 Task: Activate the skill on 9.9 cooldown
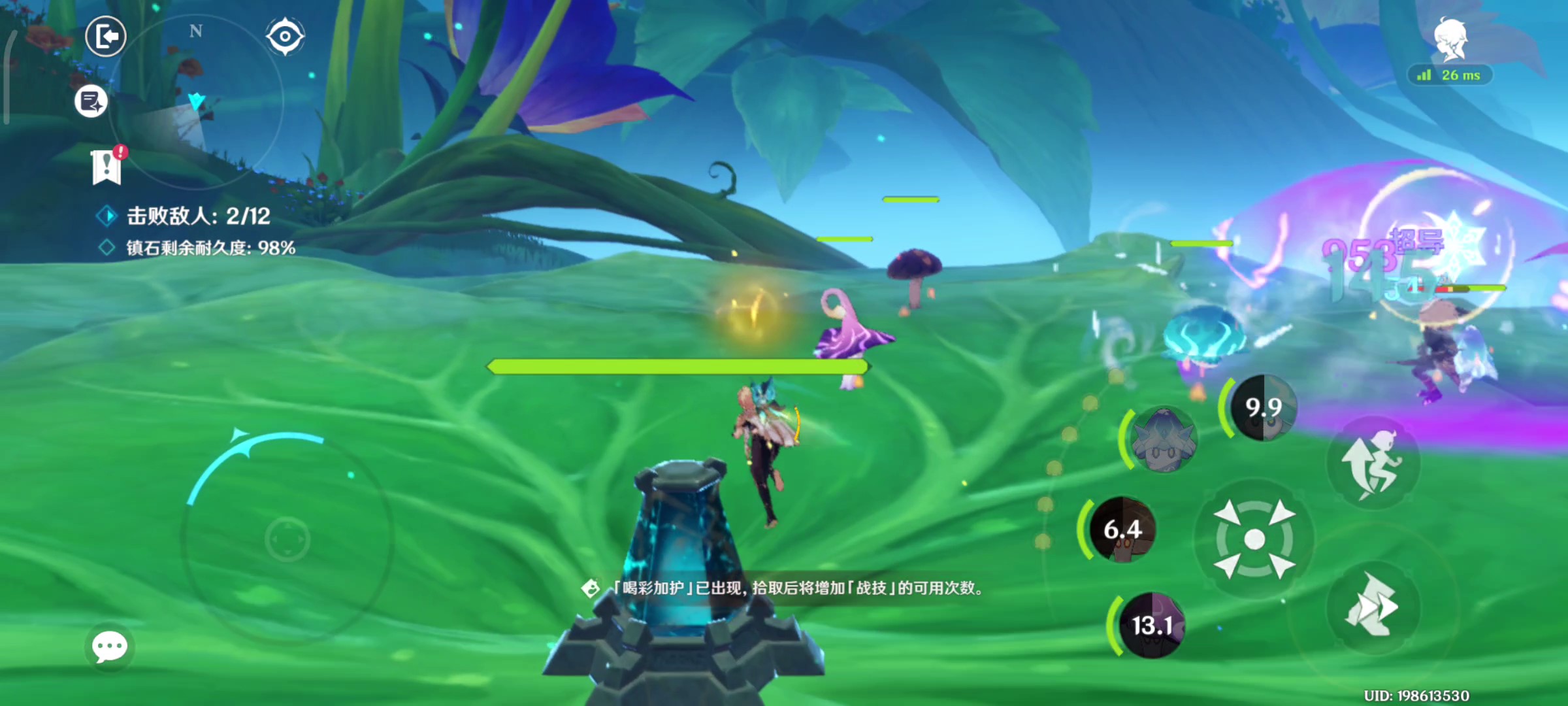[x=1263, y=408]
